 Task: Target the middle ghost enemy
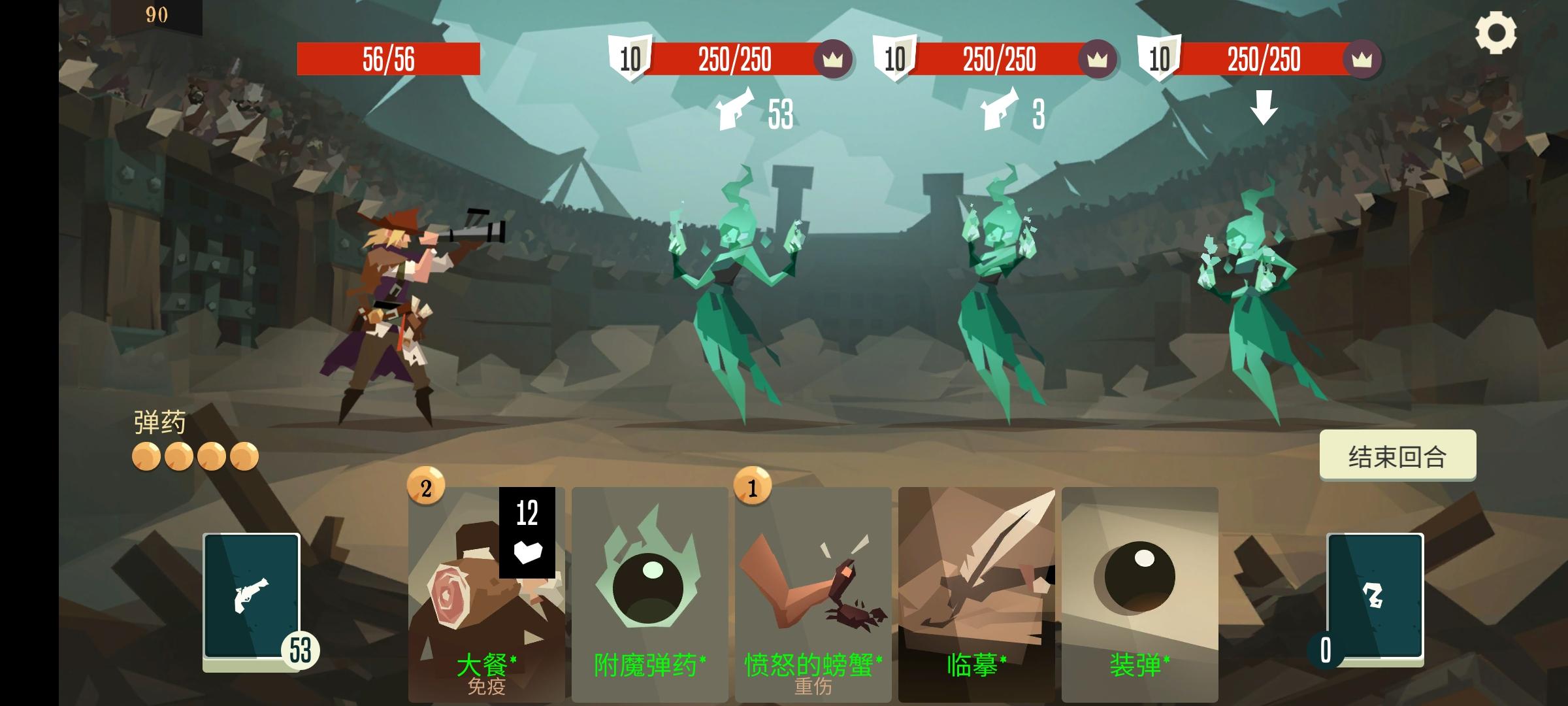click(993, 288)
